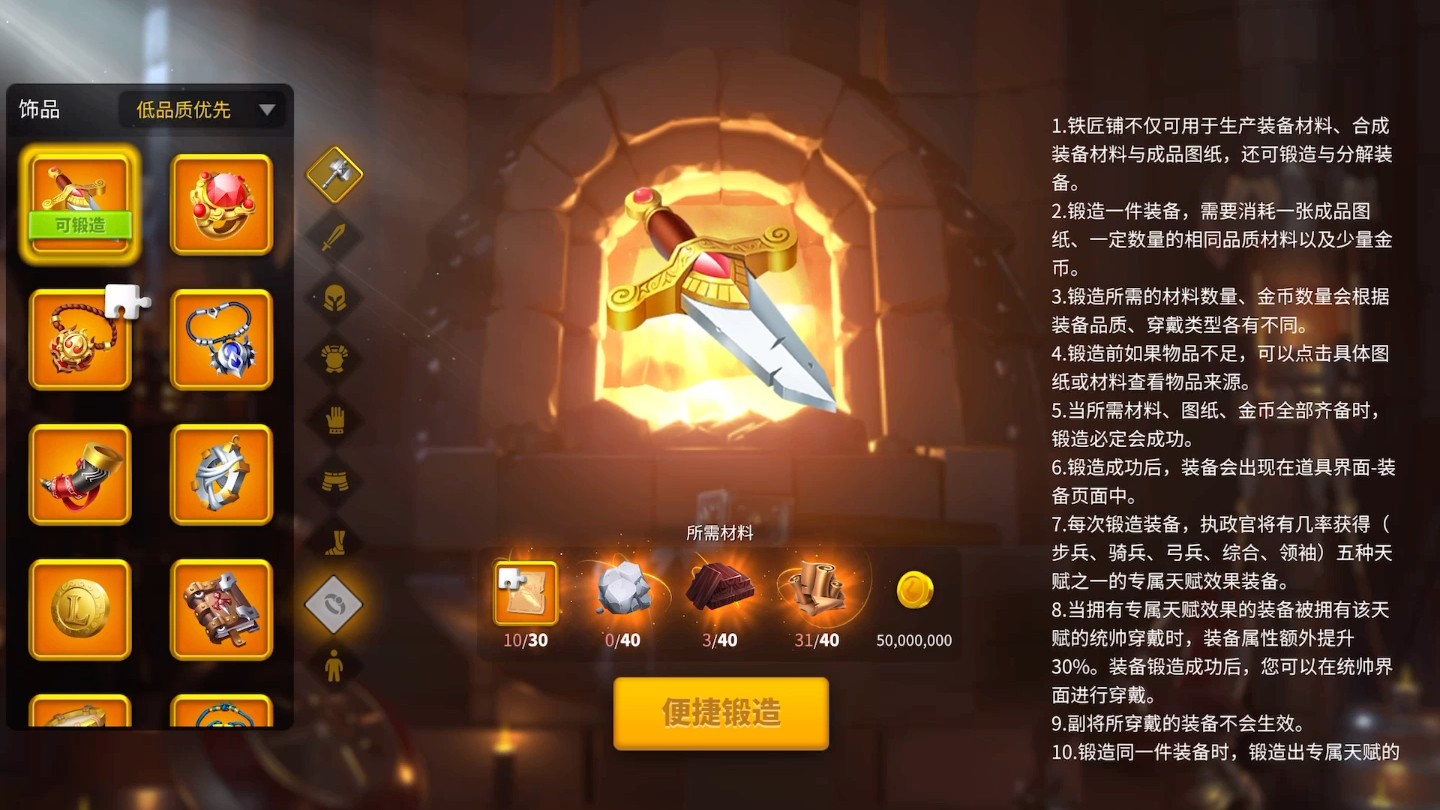Select the blue gem necklace thumbnail
This screenshot has width=1440, height=810.
click(220, 339)
